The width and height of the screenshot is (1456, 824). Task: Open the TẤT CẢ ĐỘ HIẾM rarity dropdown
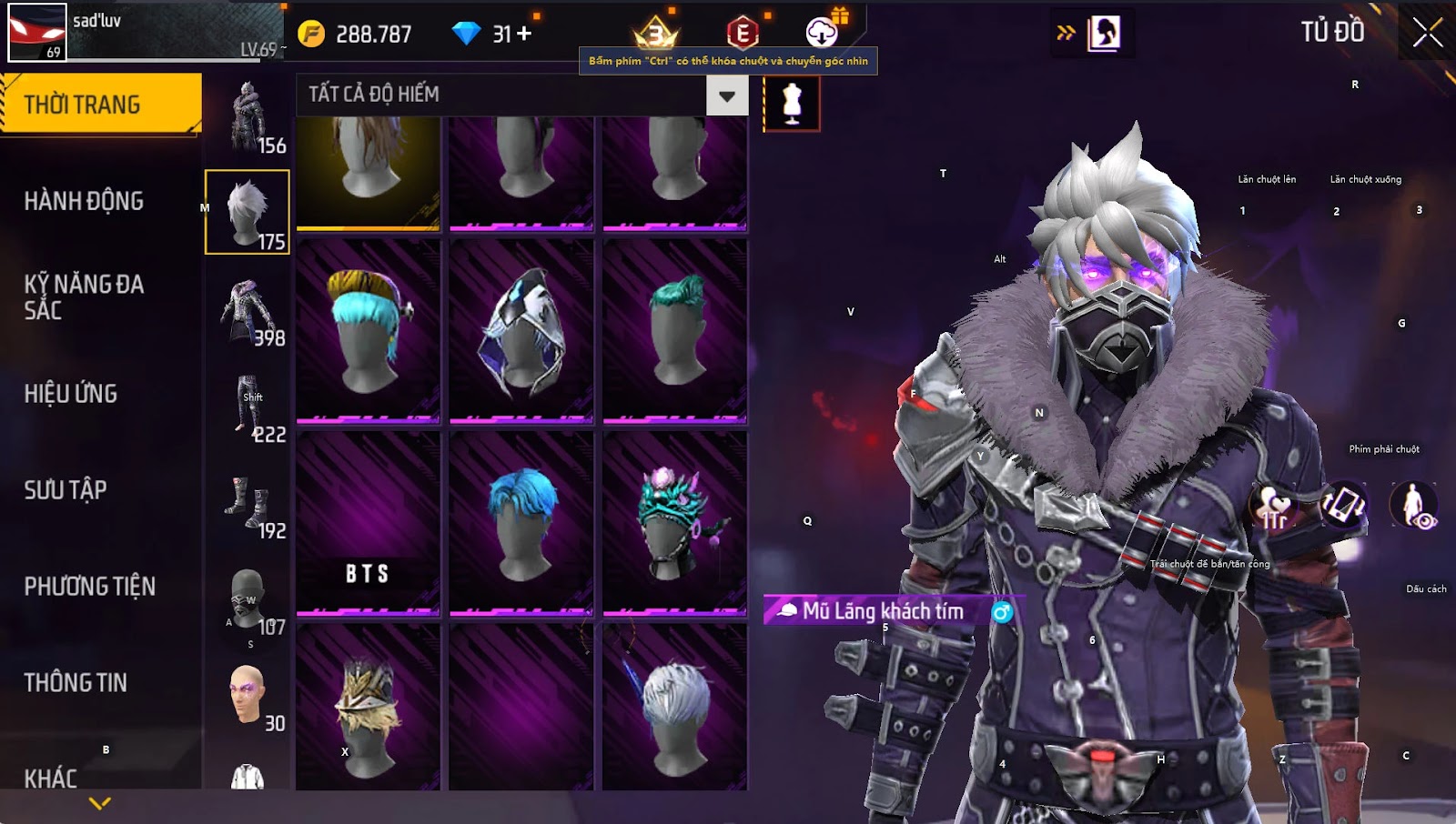[x=726, y=95]
